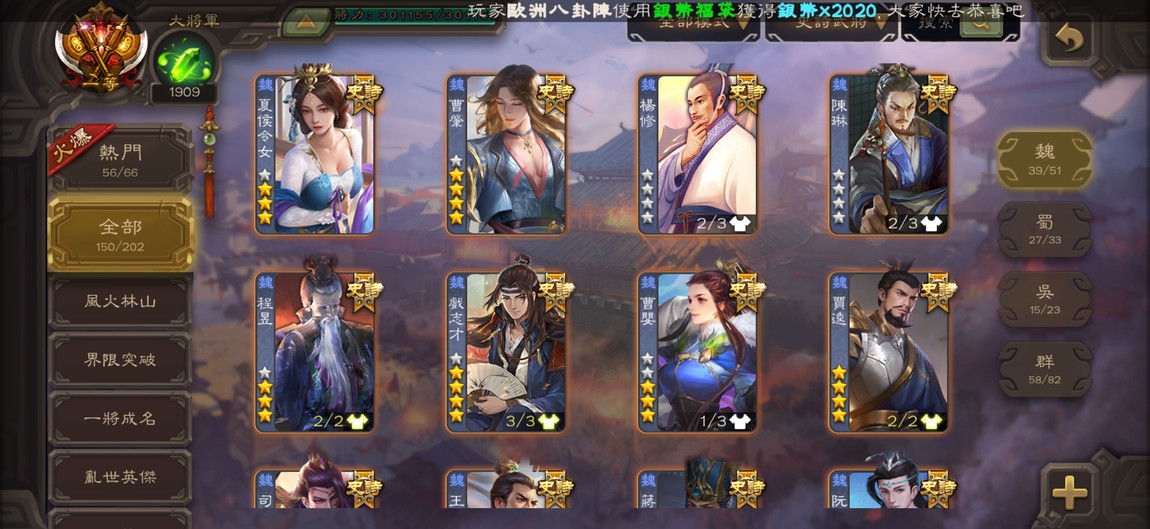View the 賈逵 hero card
The height and width of the screenshot is (529, 1150).
tap(889, 351)
